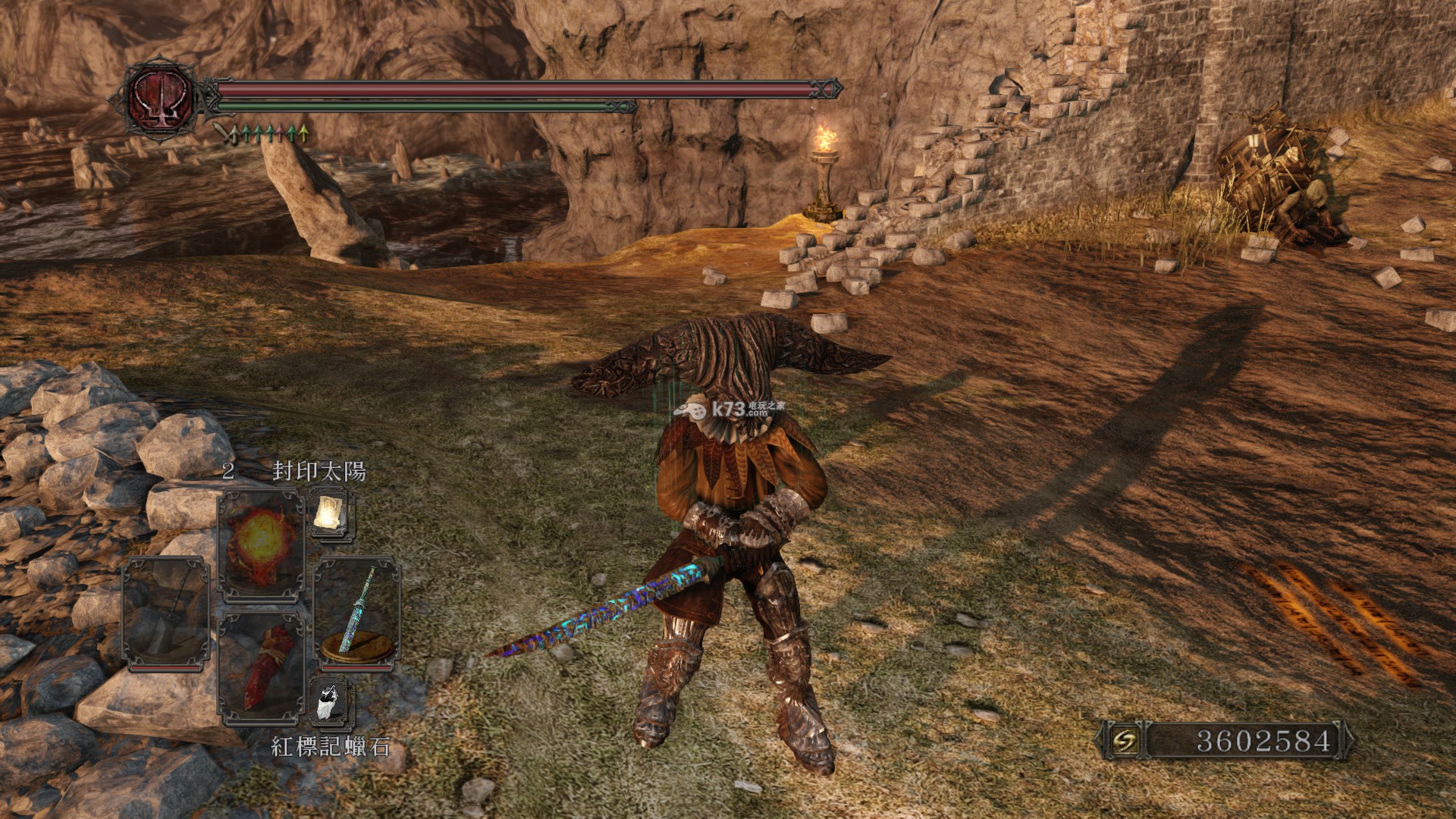Click the small white stone next-item slot

coord(331,702)
